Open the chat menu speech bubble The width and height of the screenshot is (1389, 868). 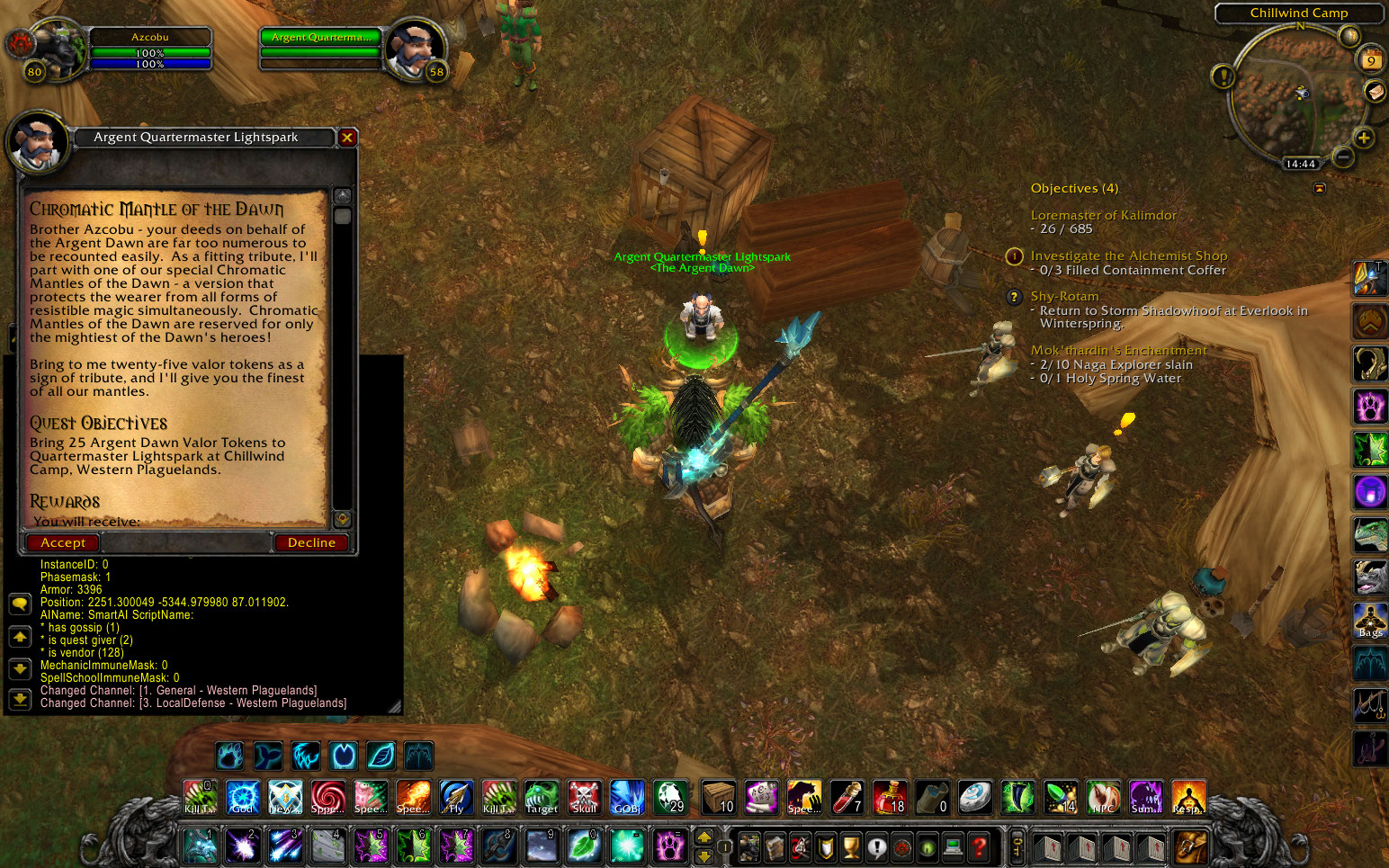click(x=19, y=604)
